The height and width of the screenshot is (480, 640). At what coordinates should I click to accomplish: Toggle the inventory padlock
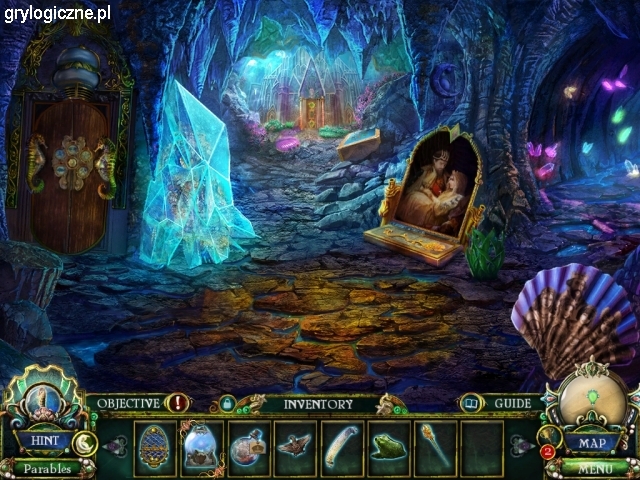click(x=228, y=404)
